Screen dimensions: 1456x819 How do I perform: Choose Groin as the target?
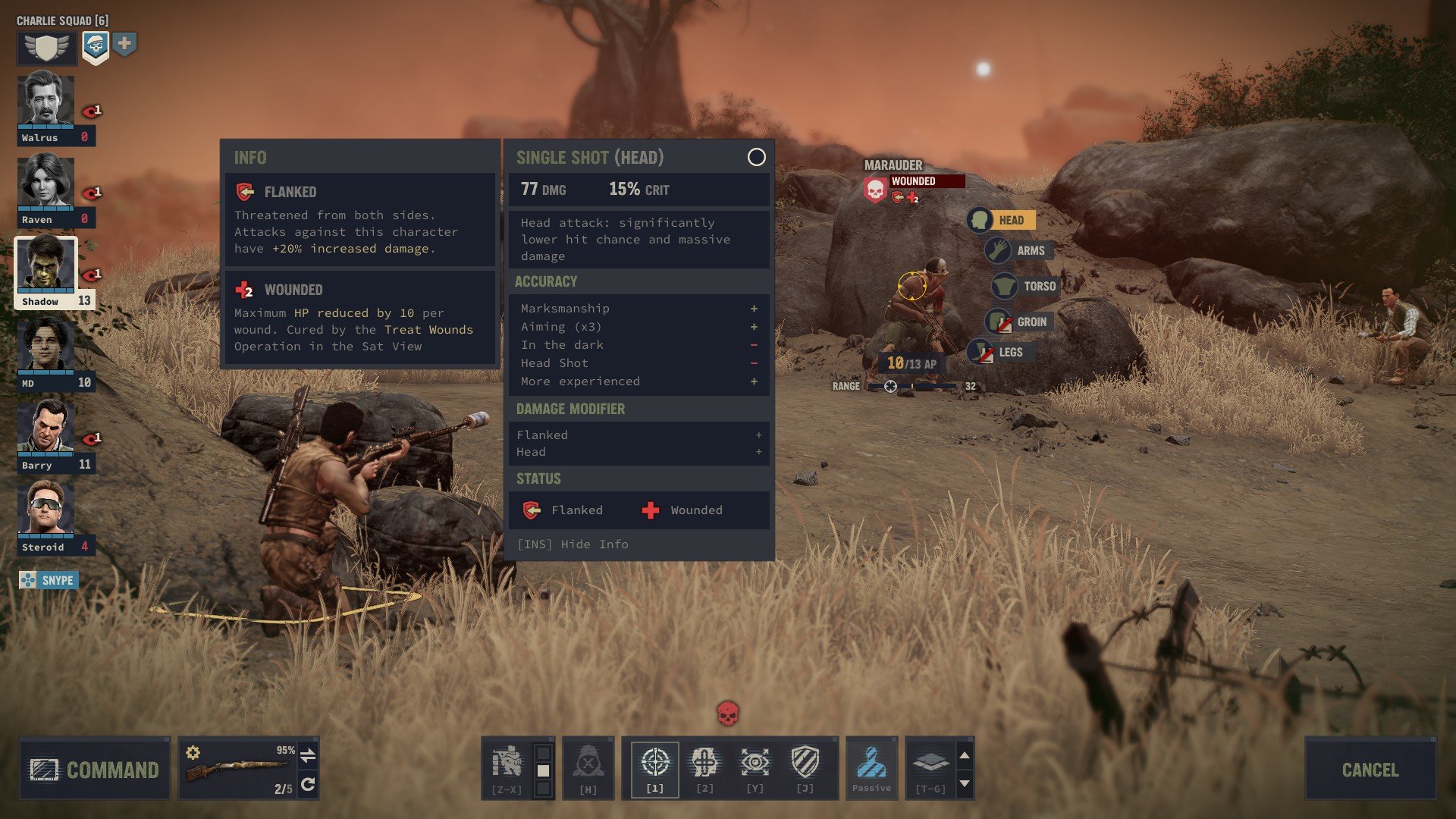(x=1019, y=322)
